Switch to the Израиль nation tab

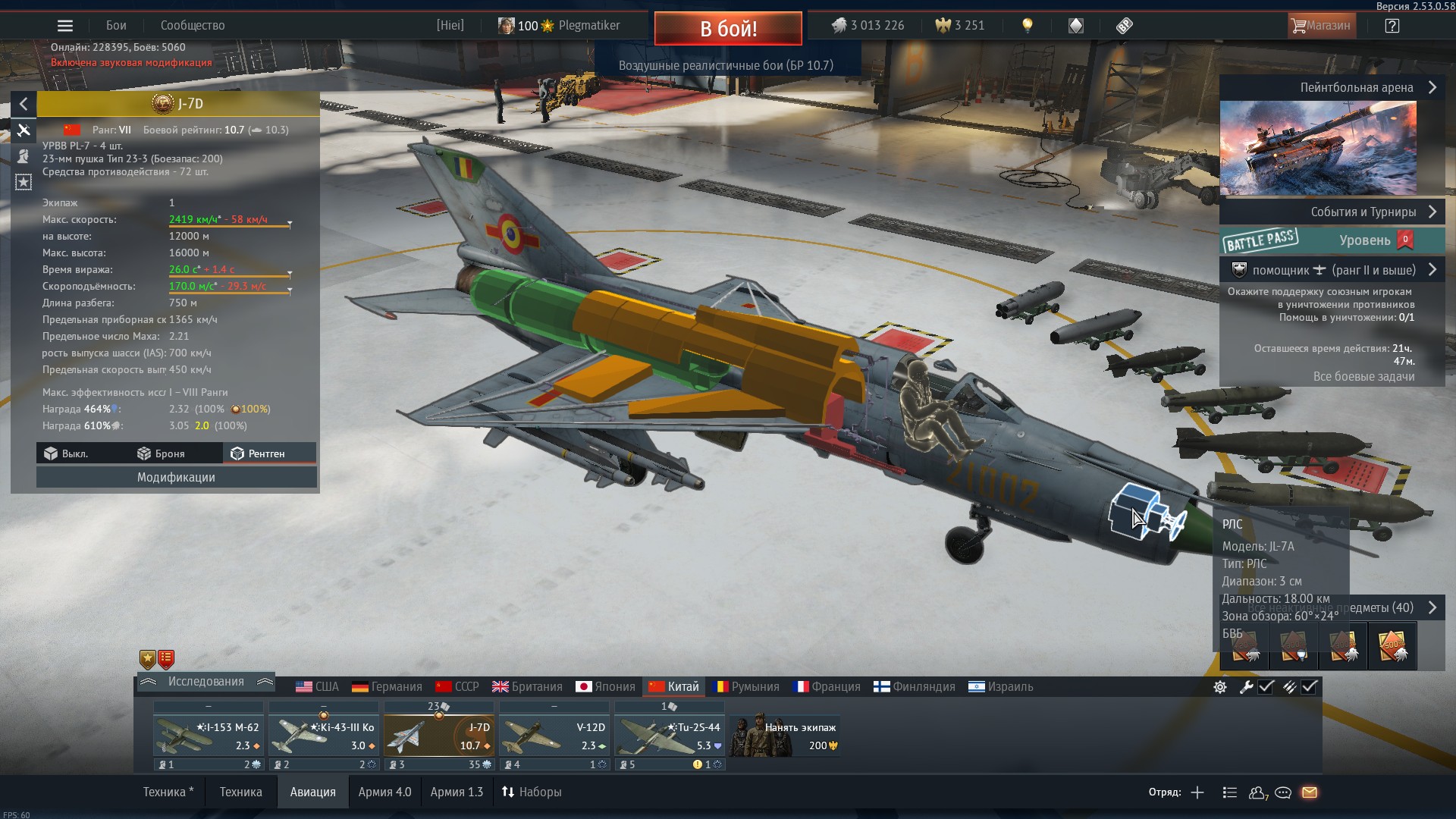click(x=1001, y=686)
